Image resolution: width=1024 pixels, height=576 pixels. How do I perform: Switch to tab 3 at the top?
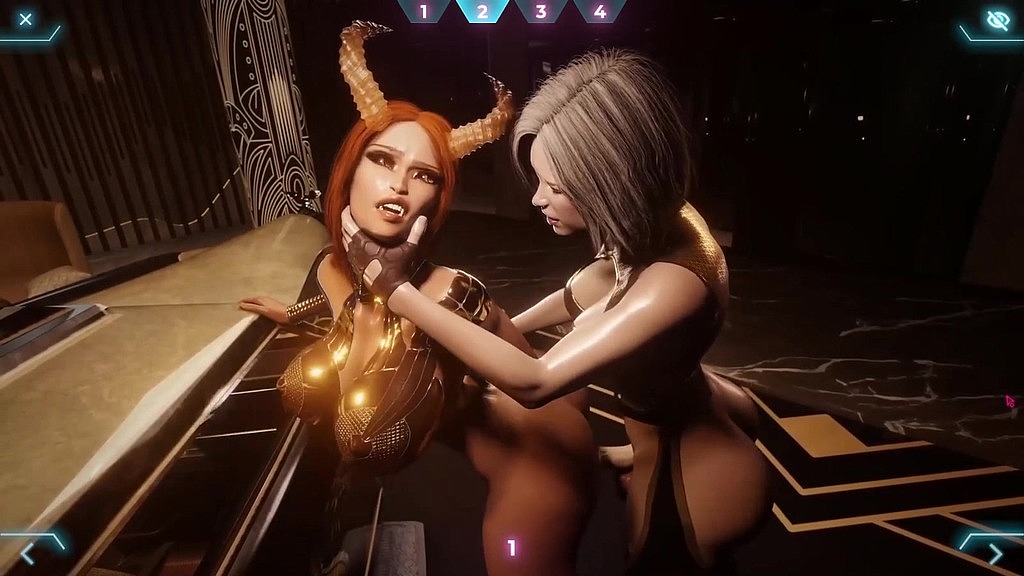tap(541, 12)
